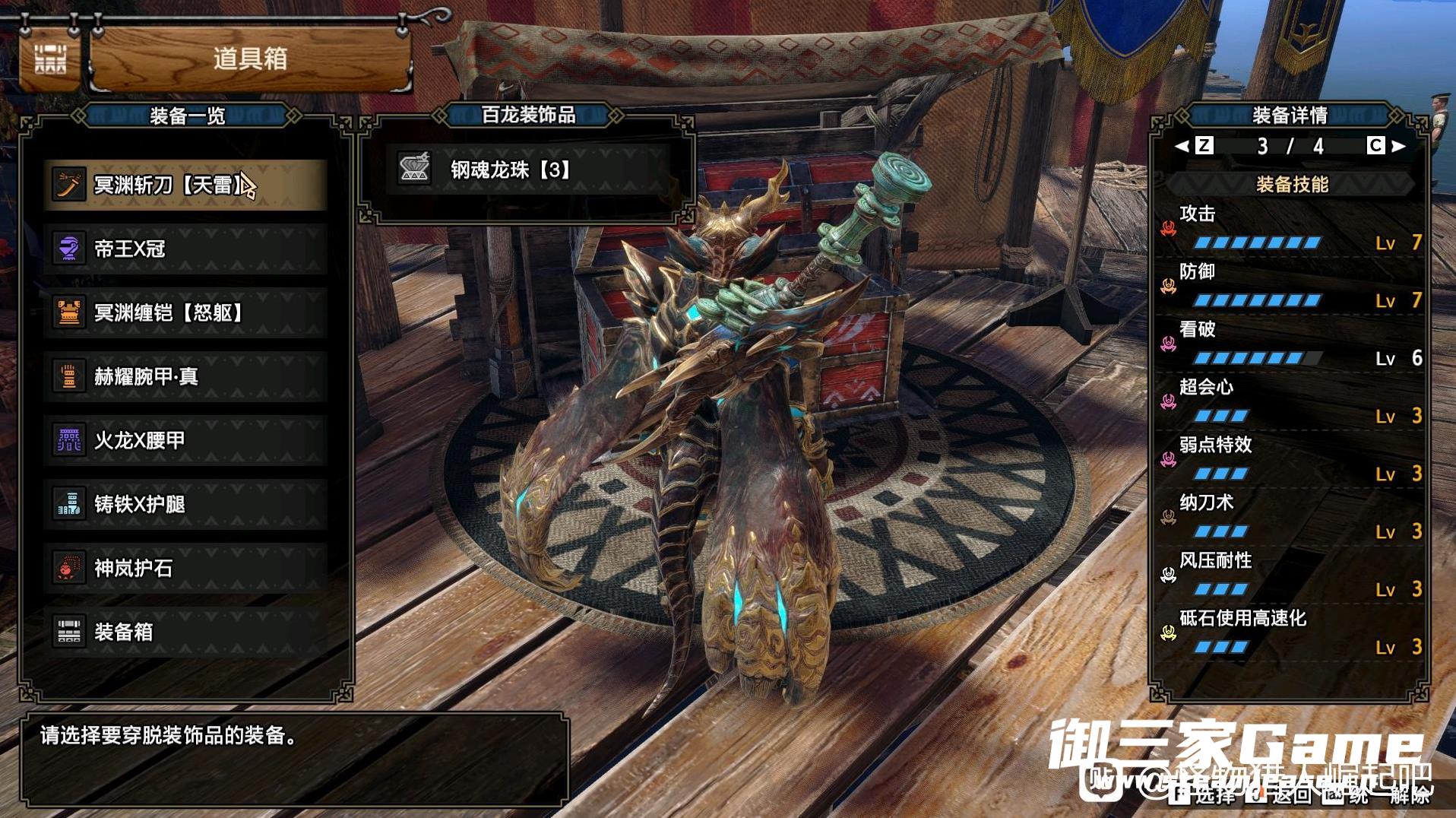Select the 神岚护石 talisman row
Viewport: 1456px width, 818px height.
[185, 568]
